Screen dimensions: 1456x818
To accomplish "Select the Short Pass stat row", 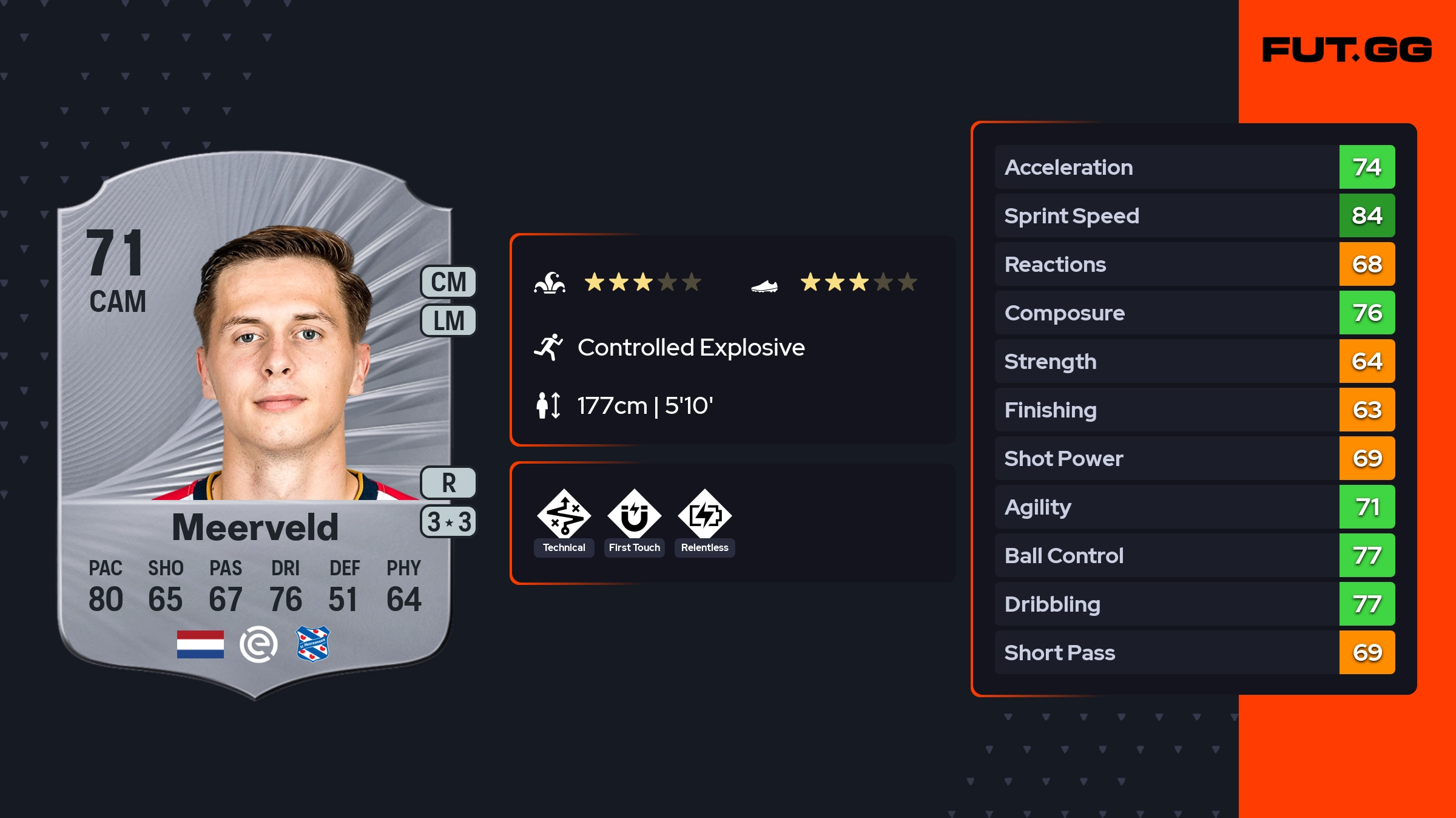I will pyautogui.click(x=1194, y=653).
